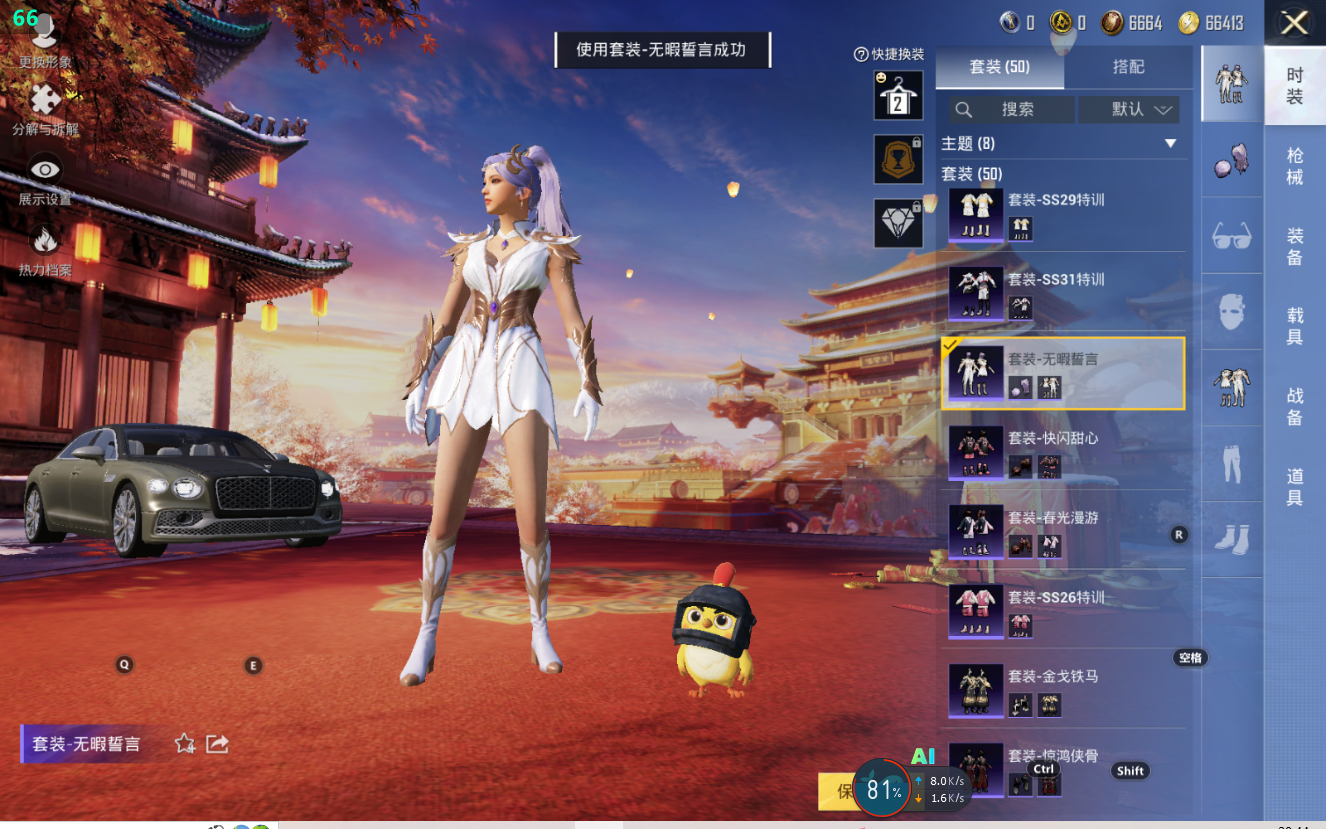Choose the 套装-快闪甜心 outfit
The height and width of the screenshot is (829, 1326).
[x=1065, y=452]
